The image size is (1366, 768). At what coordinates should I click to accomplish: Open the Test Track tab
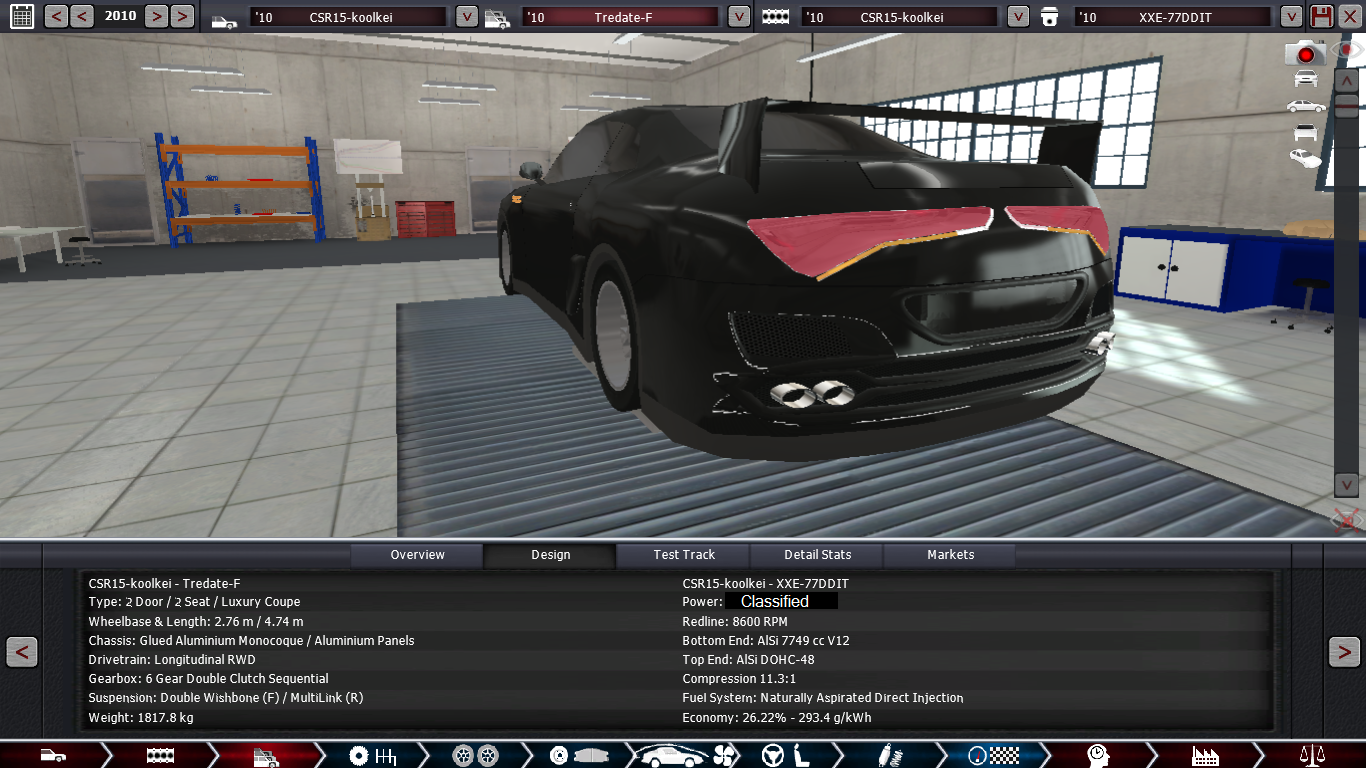coord(684,555)
